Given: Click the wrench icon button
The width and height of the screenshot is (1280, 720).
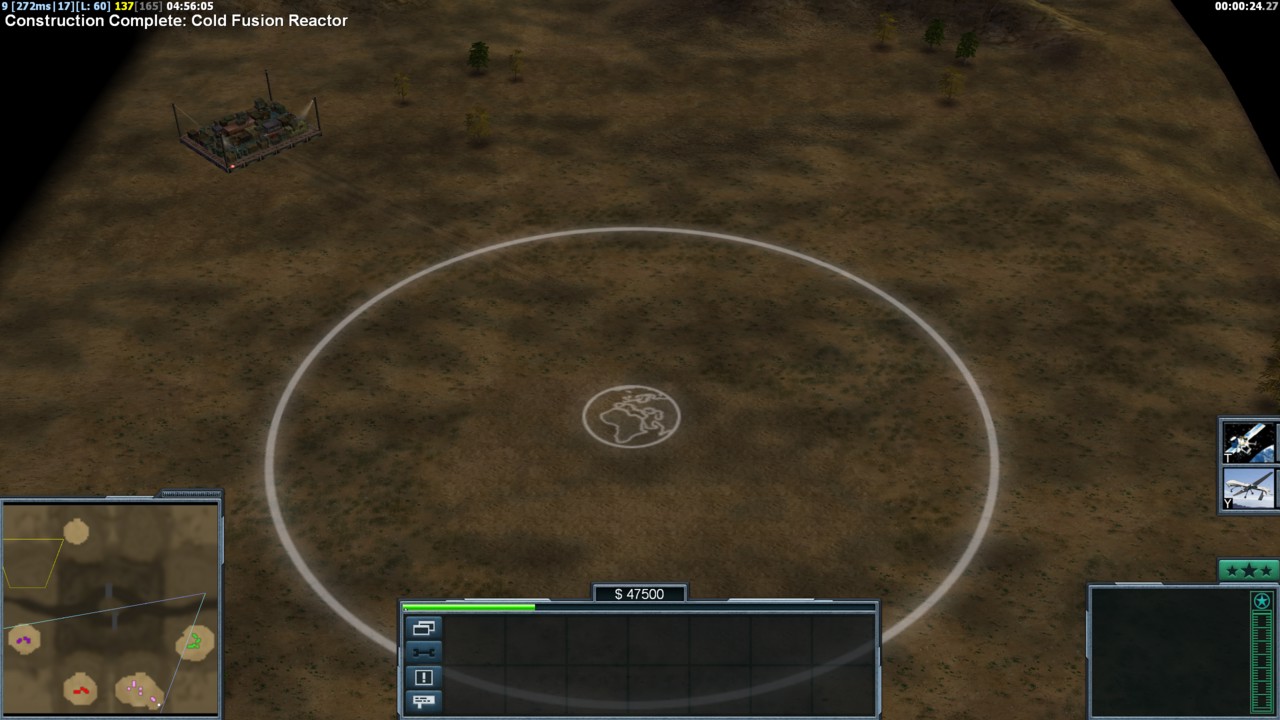Looking at the screenshot, I should 424,652.
